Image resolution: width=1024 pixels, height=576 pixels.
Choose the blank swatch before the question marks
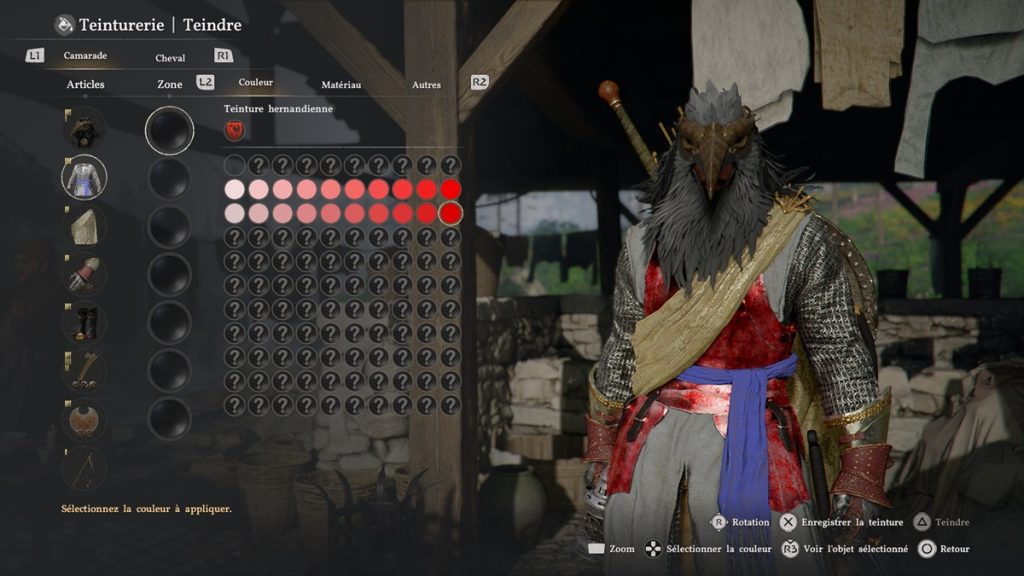point(234,165)
